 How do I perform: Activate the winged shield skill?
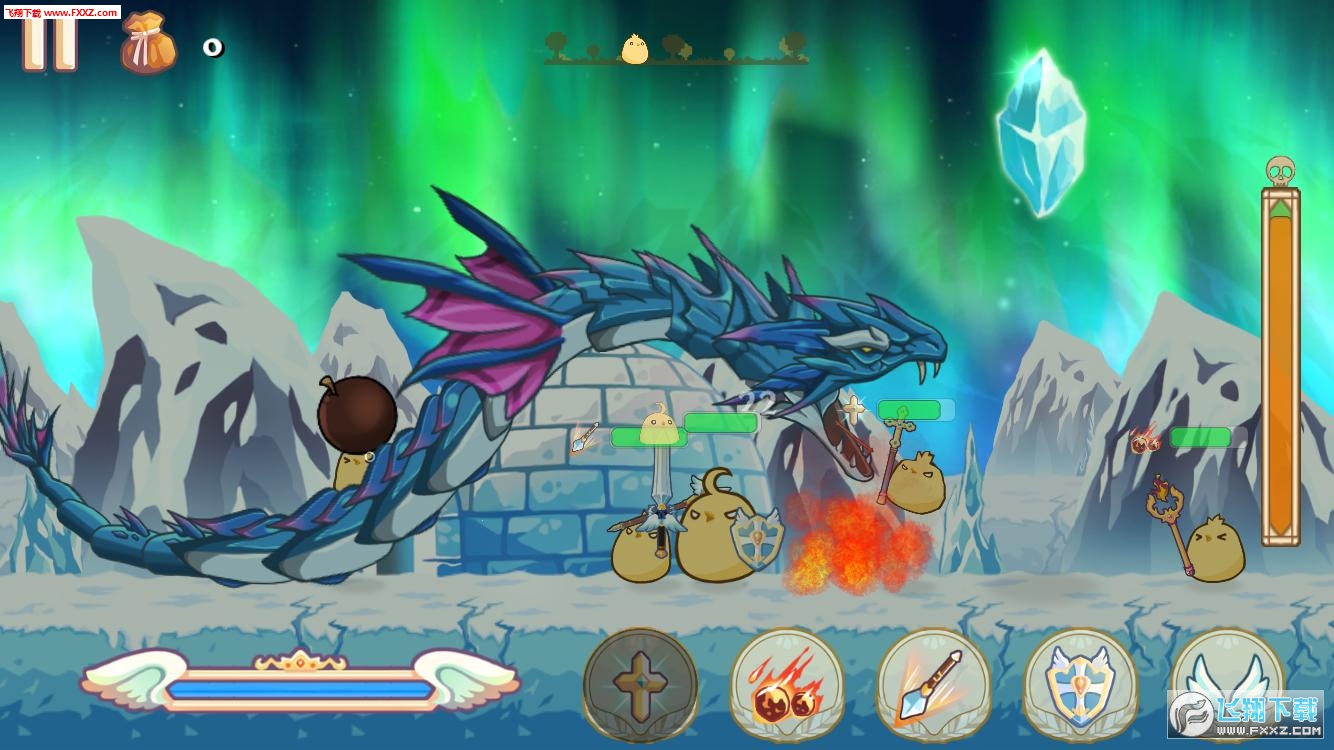click(x=1080, y=686)
